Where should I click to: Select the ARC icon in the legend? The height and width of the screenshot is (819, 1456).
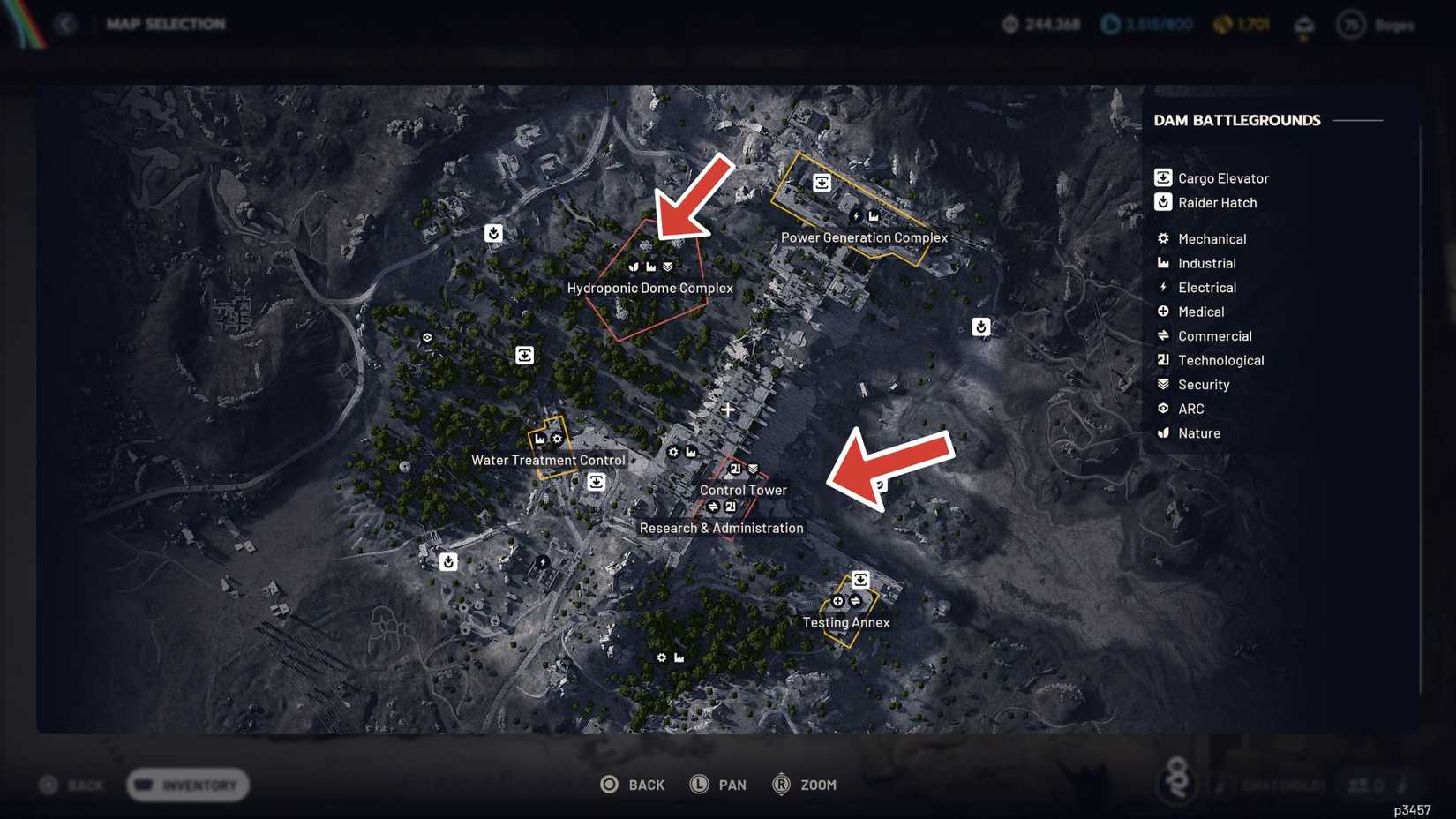click(x=1163, y=408)
